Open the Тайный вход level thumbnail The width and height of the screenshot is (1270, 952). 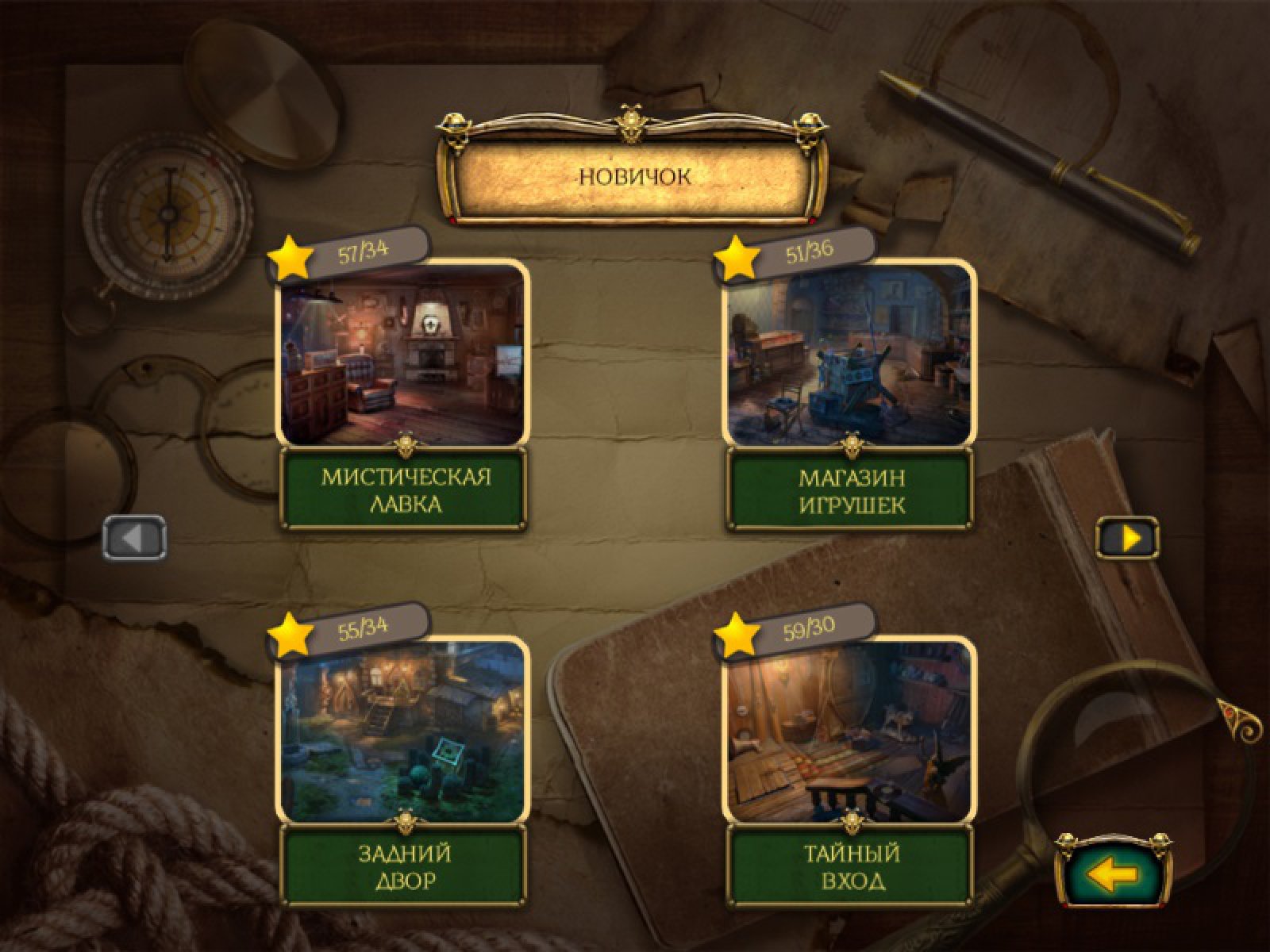(x=849, y=730)
